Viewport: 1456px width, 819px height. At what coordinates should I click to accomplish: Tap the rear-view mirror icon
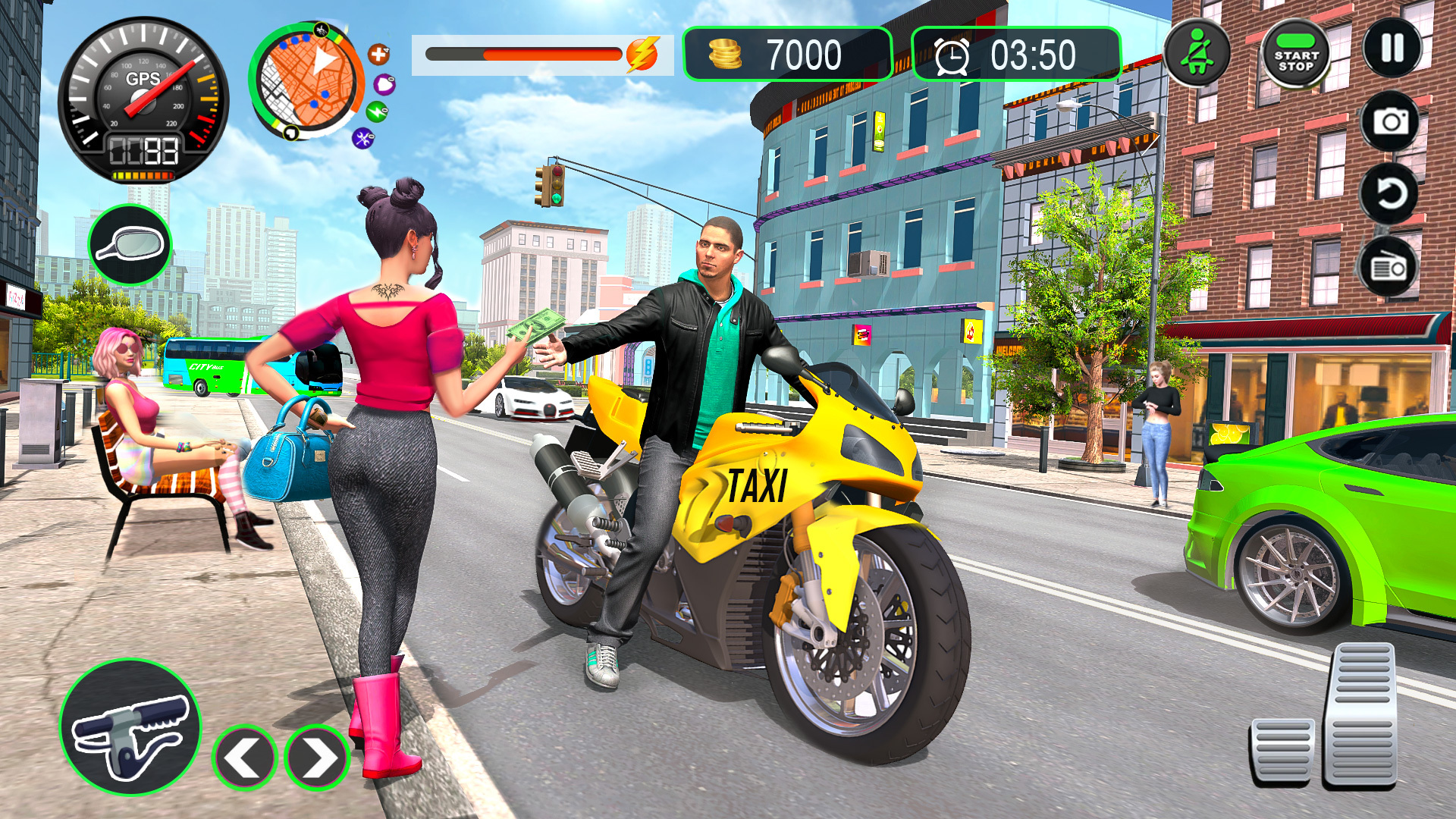[130, 241]
